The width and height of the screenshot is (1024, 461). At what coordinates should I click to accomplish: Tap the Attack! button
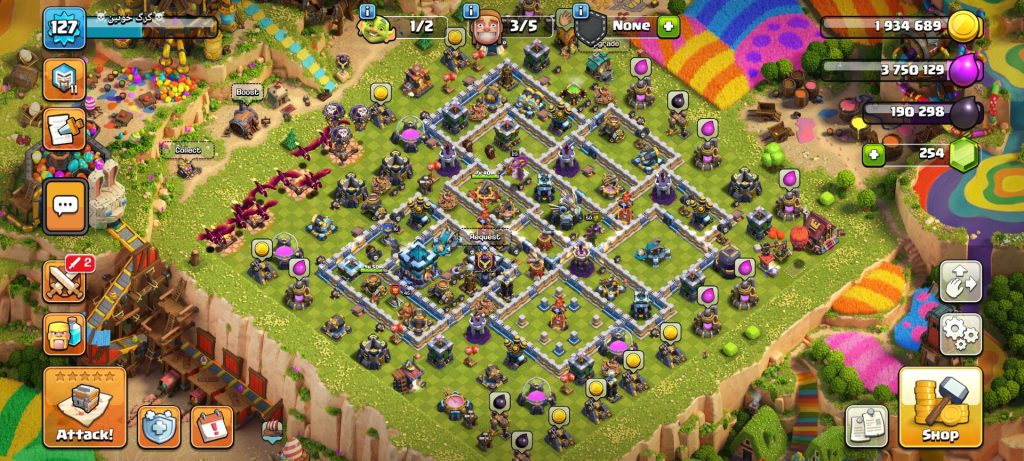[84, 407]
